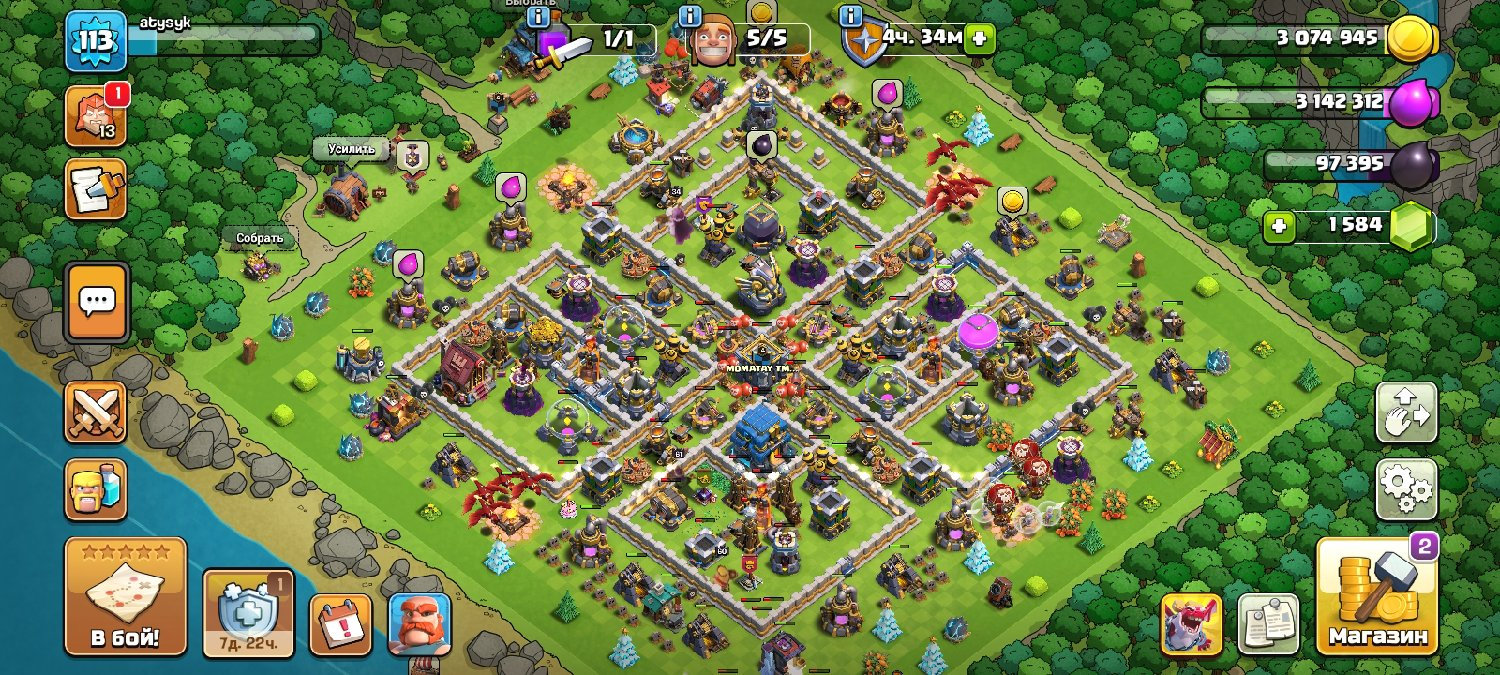
Task: Open the bearded barbarian face icon
Action: (419, 625)
